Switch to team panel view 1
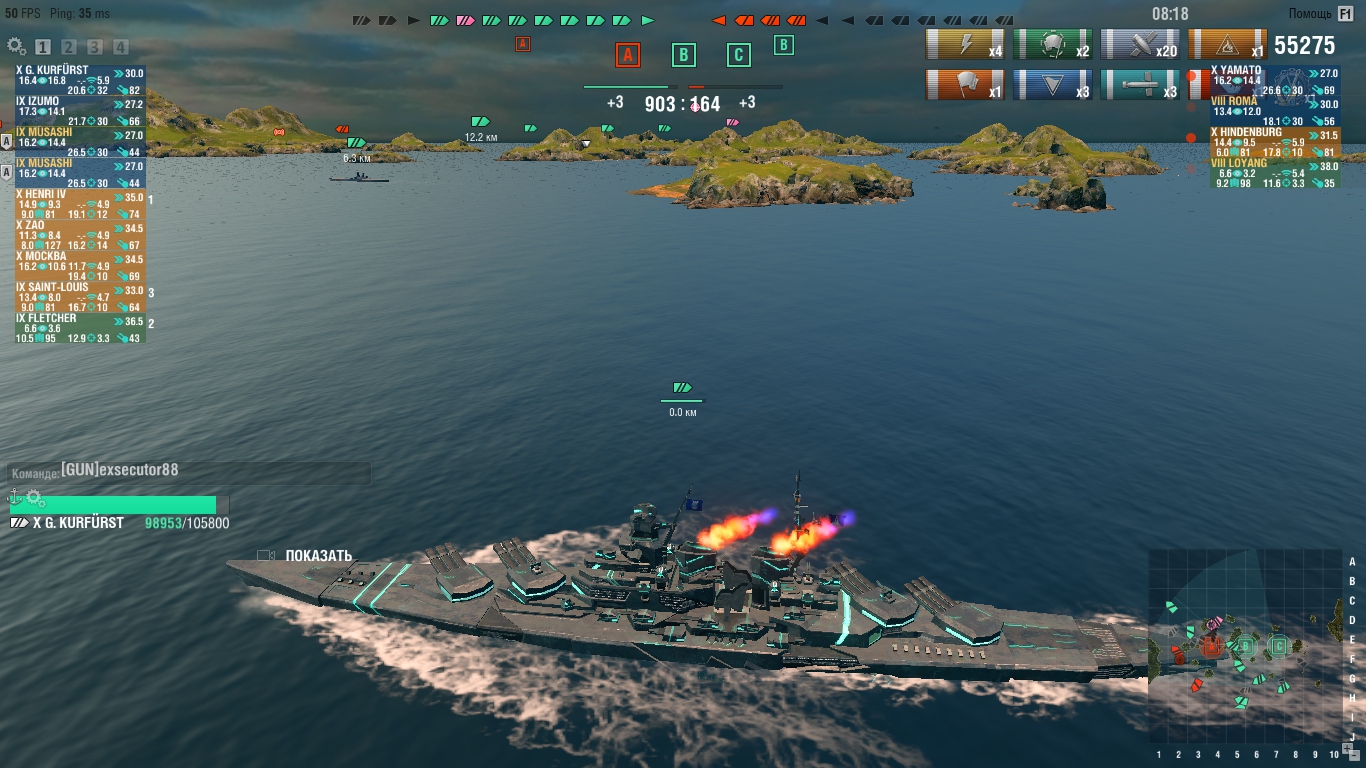The height and width of the screenshot is (768, 1366). (43, 47)
